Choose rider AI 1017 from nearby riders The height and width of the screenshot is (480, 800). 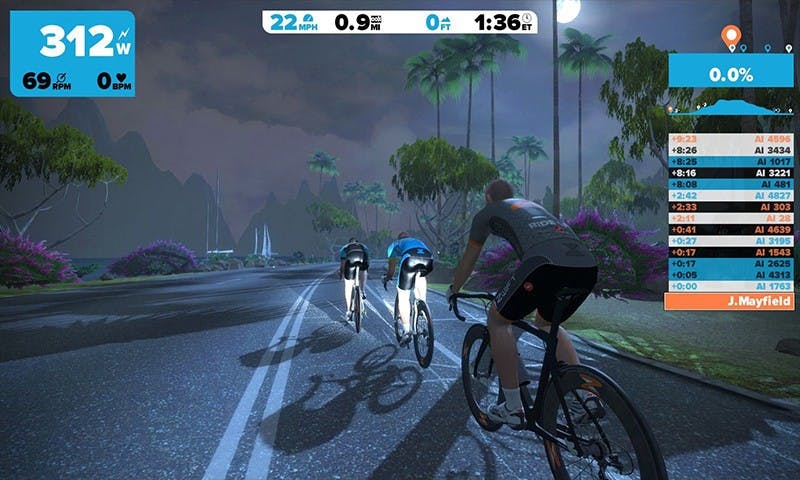coord(730,161)
